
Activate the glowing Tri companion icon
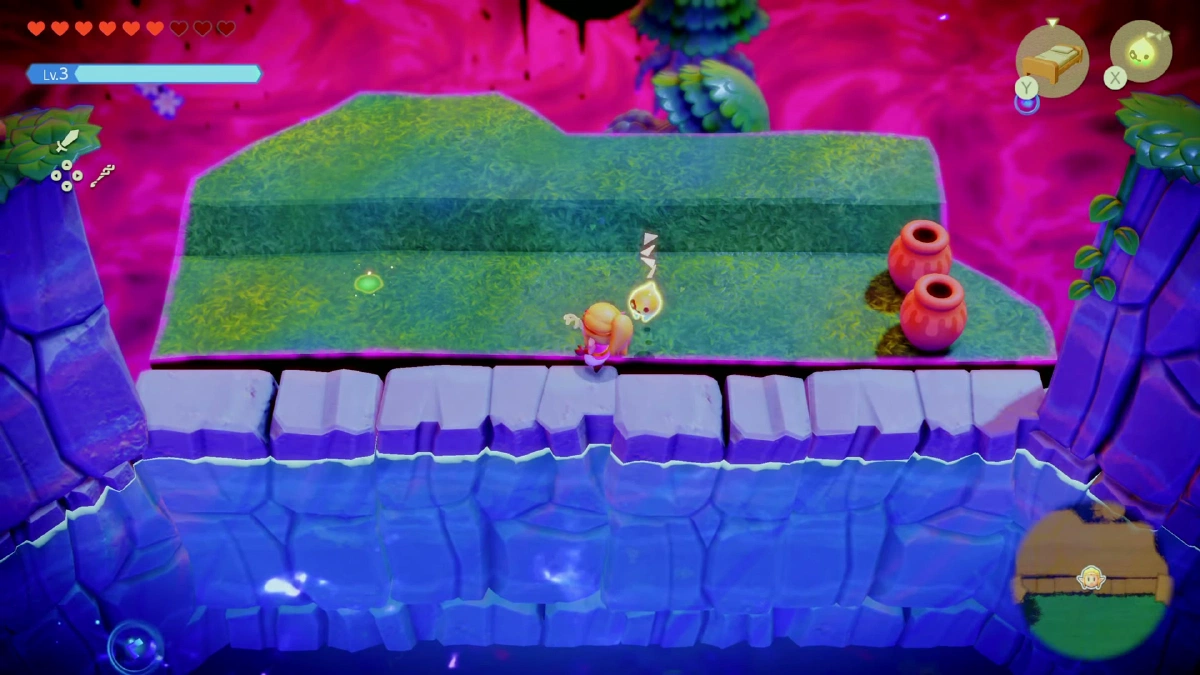pyautogui.click(x=1141, y=51)
